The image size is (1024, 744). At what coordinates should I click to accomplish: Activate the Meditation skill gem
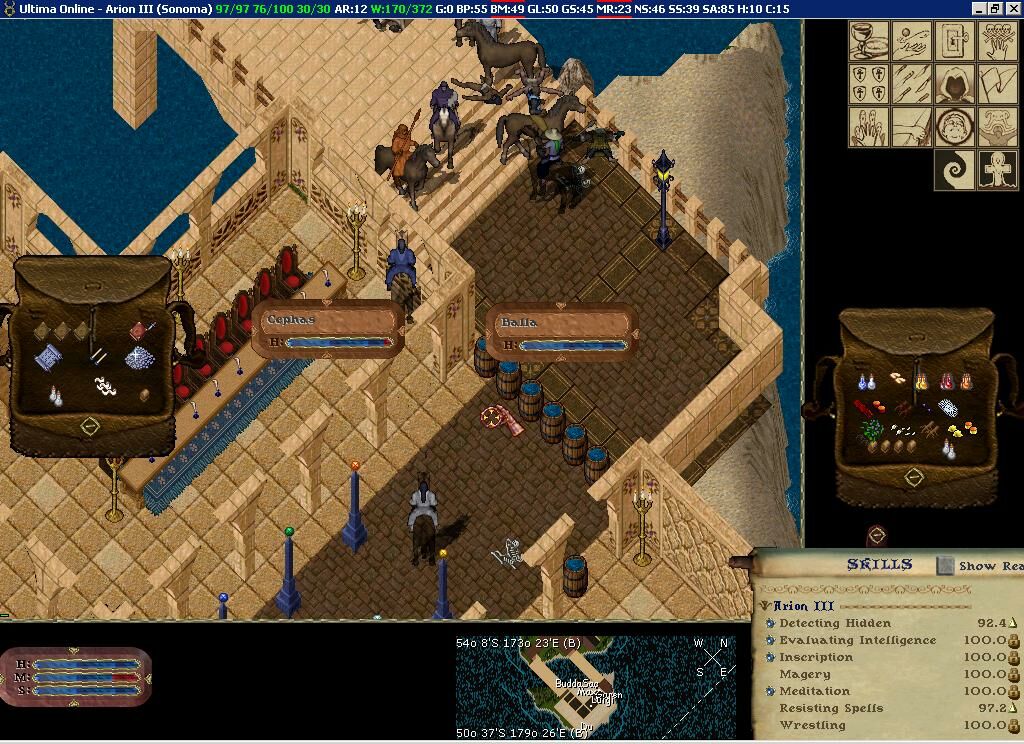tap(770, 691)
